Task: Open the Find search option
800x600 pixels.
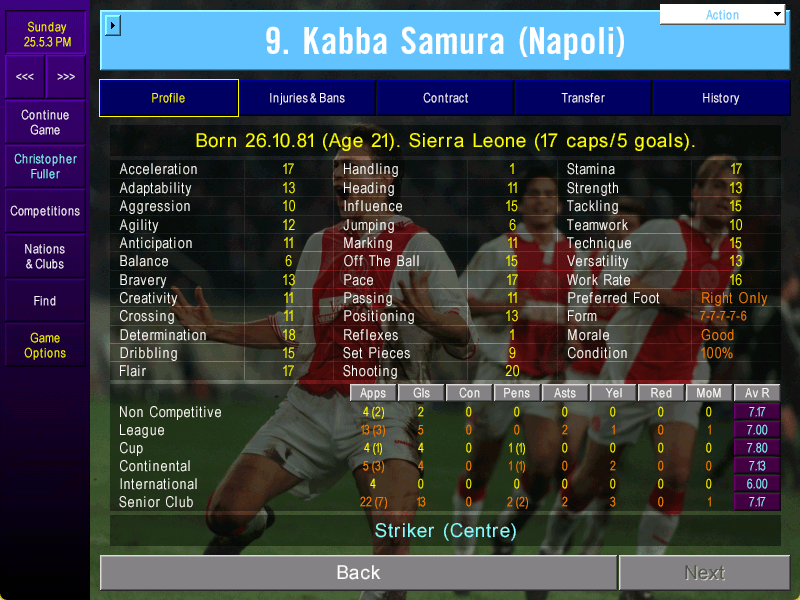Action: [45, 300]
